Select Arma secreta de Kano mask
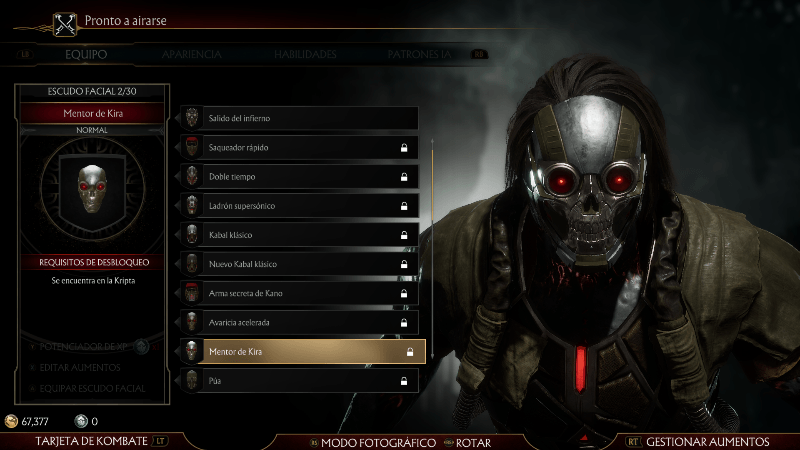800x450 pixels. 299,294
